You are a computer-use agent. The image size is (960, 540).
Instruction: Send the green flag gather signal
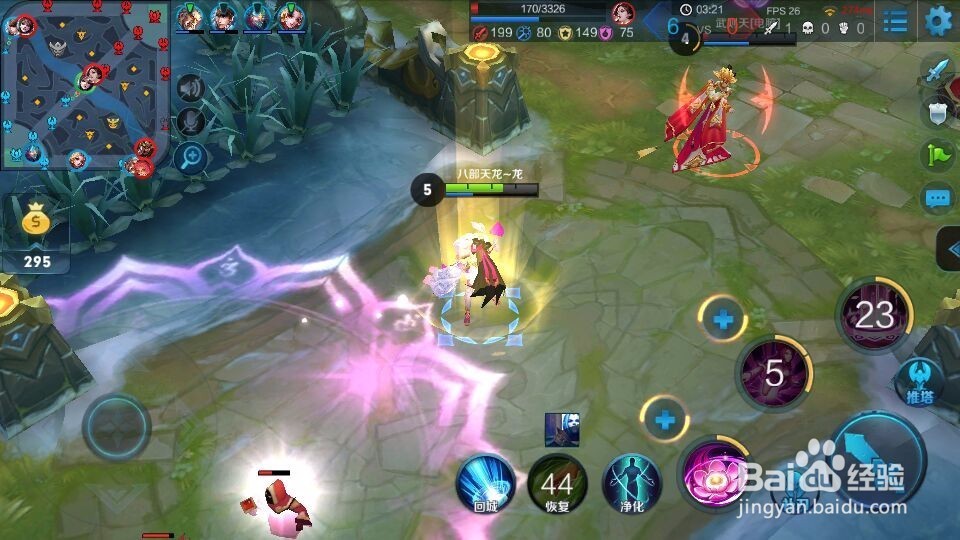point(937,155)
